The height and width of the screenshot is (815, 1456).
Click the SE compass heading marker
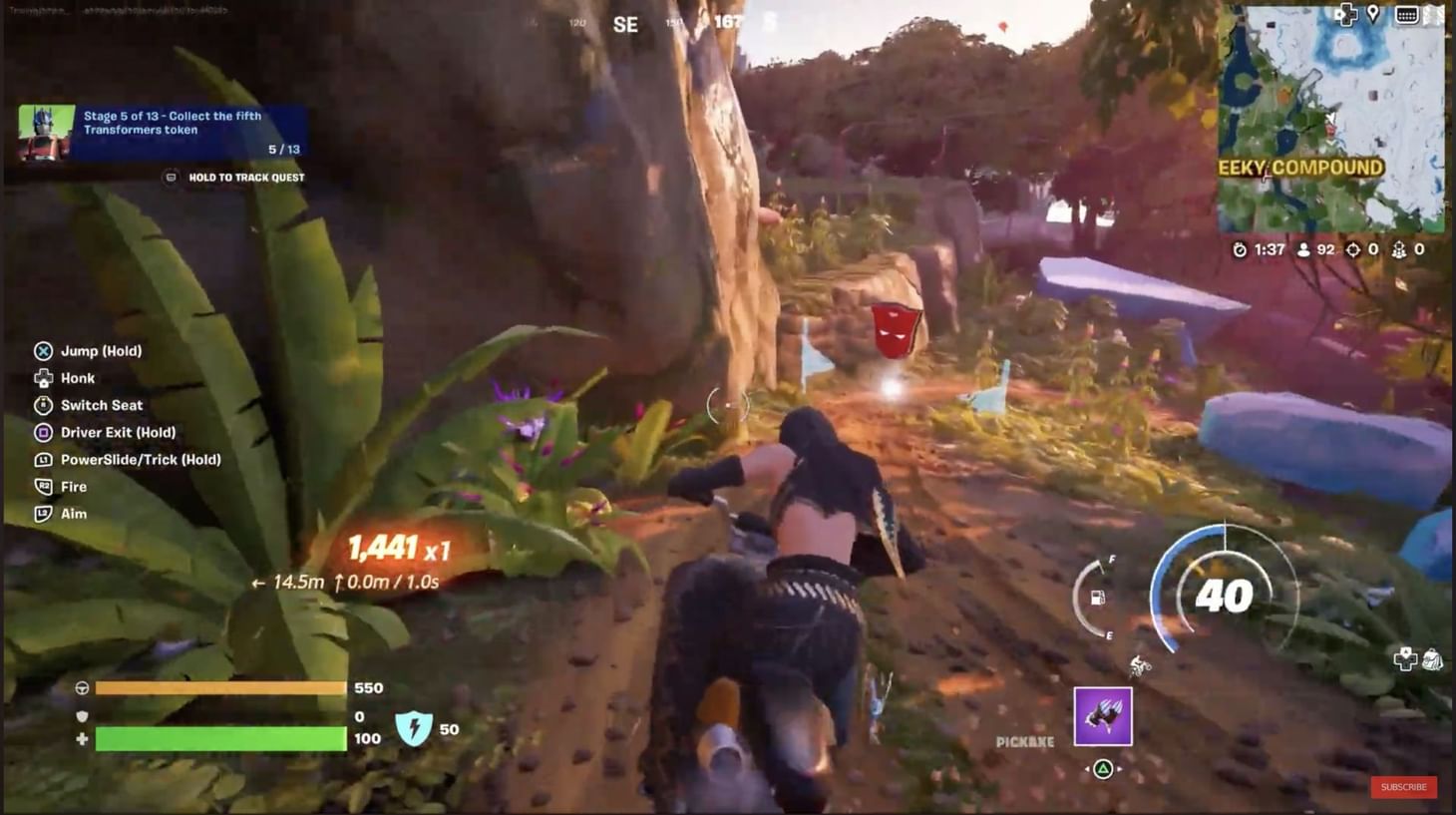pos(627,25)
